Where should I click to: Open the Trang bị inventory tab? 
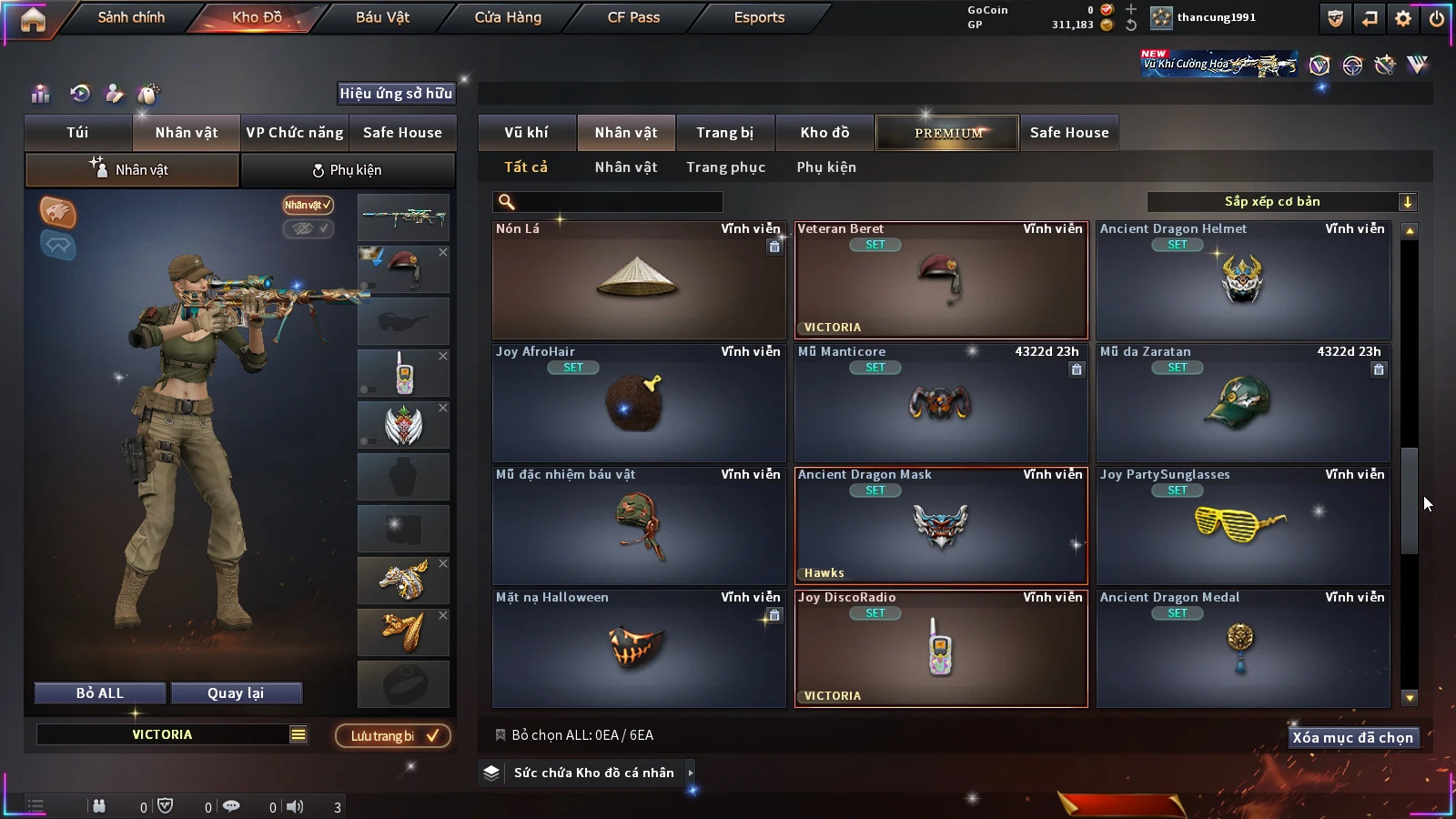[724, 133]
